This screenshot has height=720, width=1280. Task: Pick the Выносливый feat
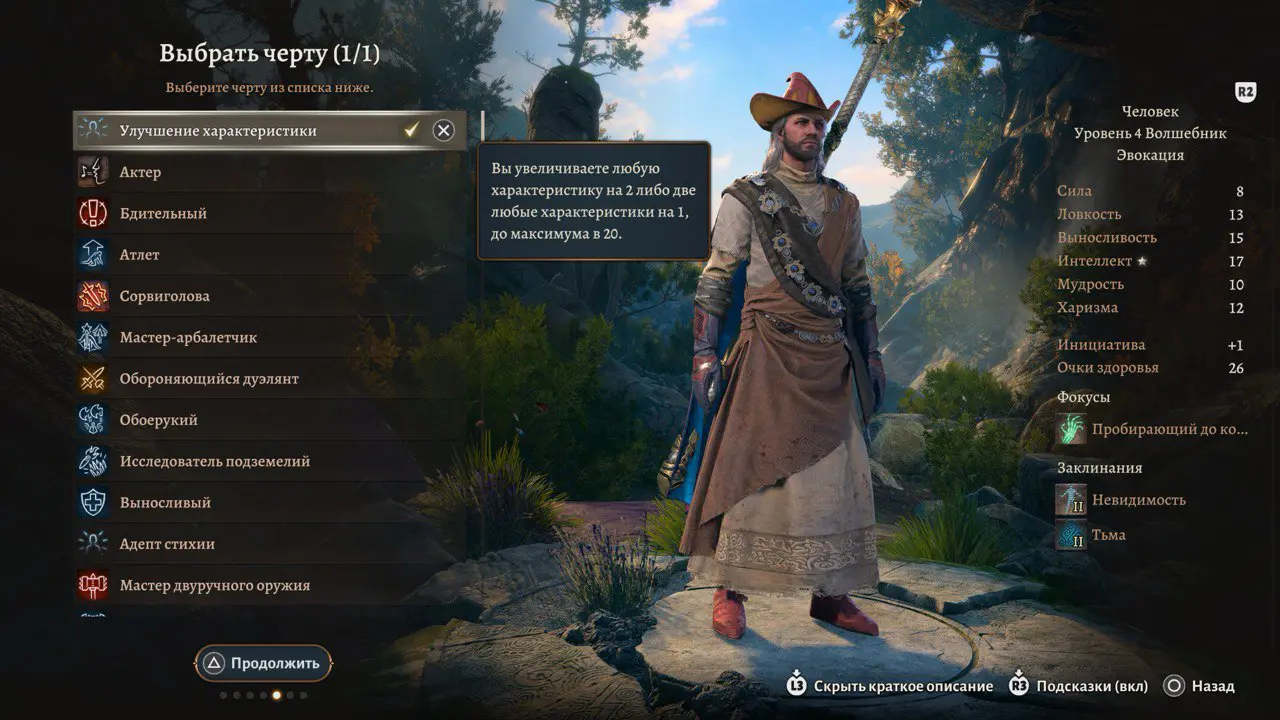tap(165, 503)
